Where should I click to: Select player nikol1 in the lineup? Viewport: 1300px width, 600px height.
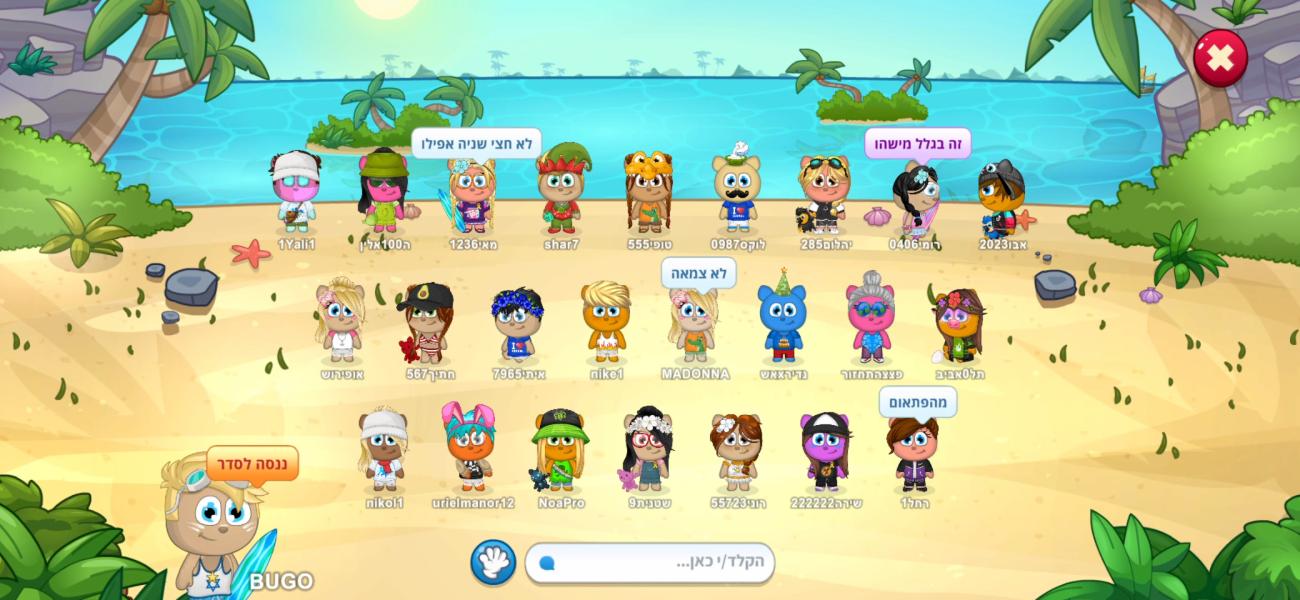384,452
